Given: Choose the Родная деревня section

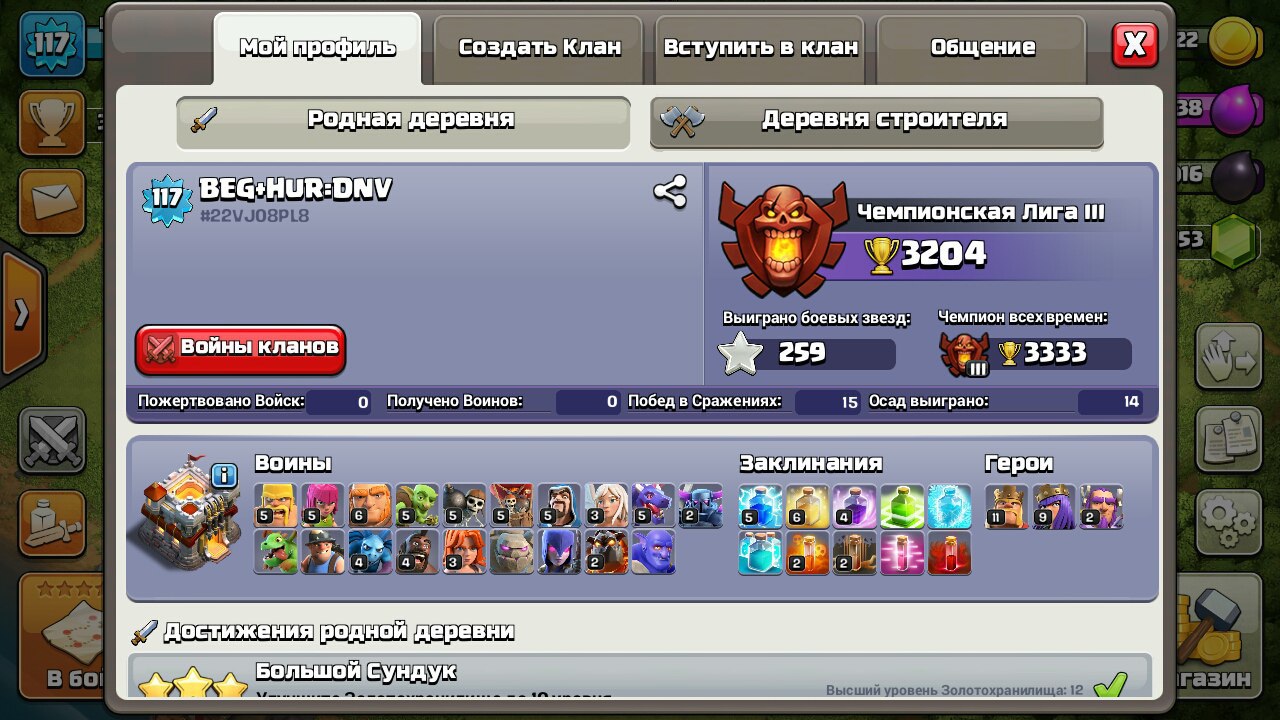Looking at the screenshot, I should 403,120.
